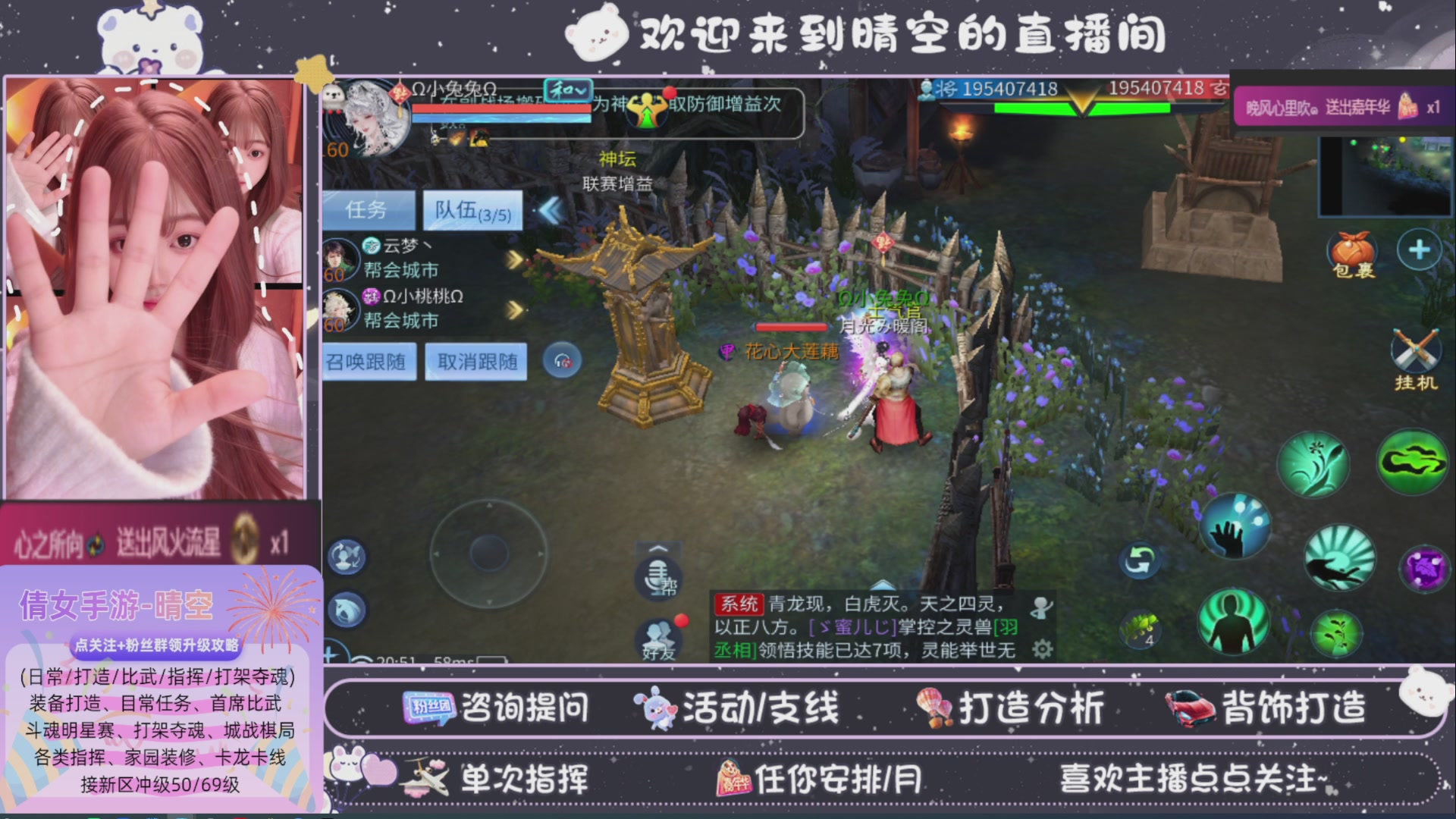Open the 队伍(3/5) team tab
Image resolution: width=1456 pixels, height=819 pixels.
coord(470,210)
